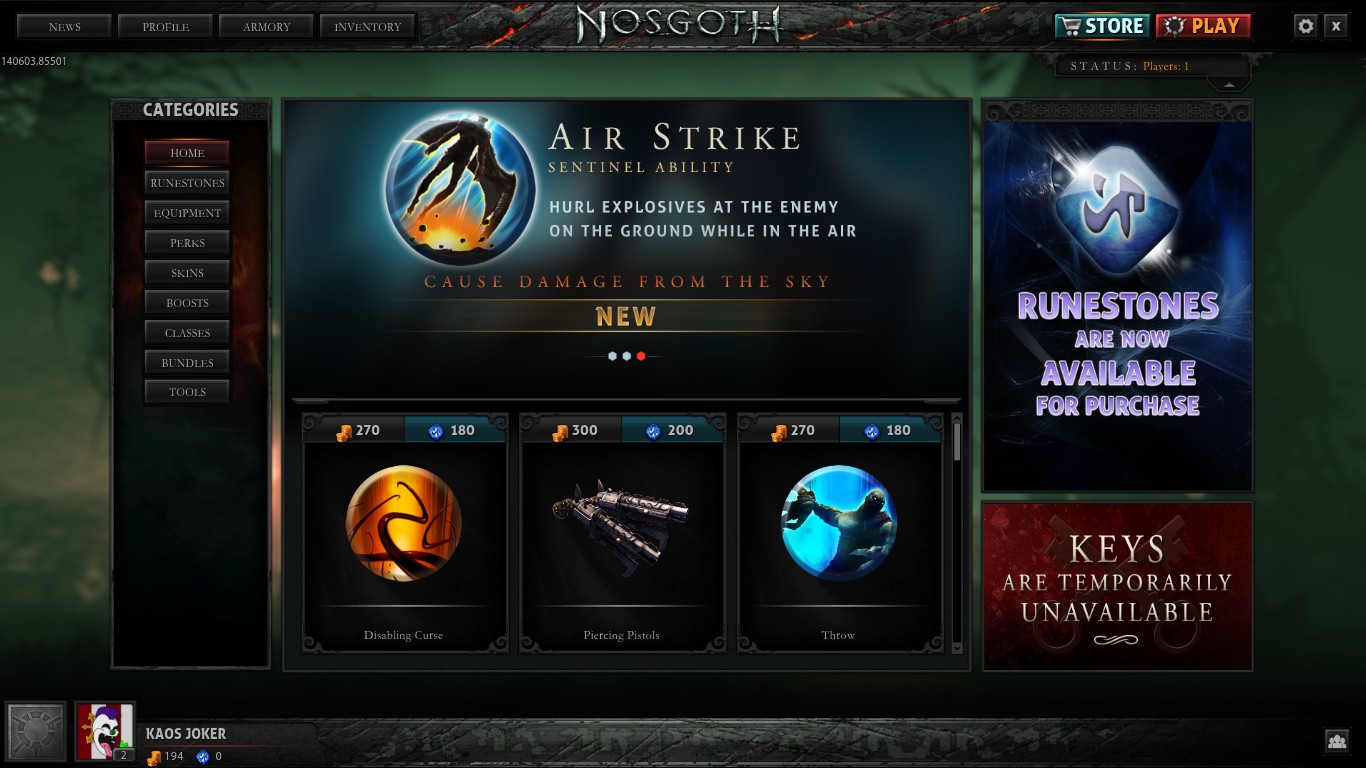Toggle runestone pricing on Disabling Curse
The width and height of the screenshot is (1366, 768).
pos(455,430)
